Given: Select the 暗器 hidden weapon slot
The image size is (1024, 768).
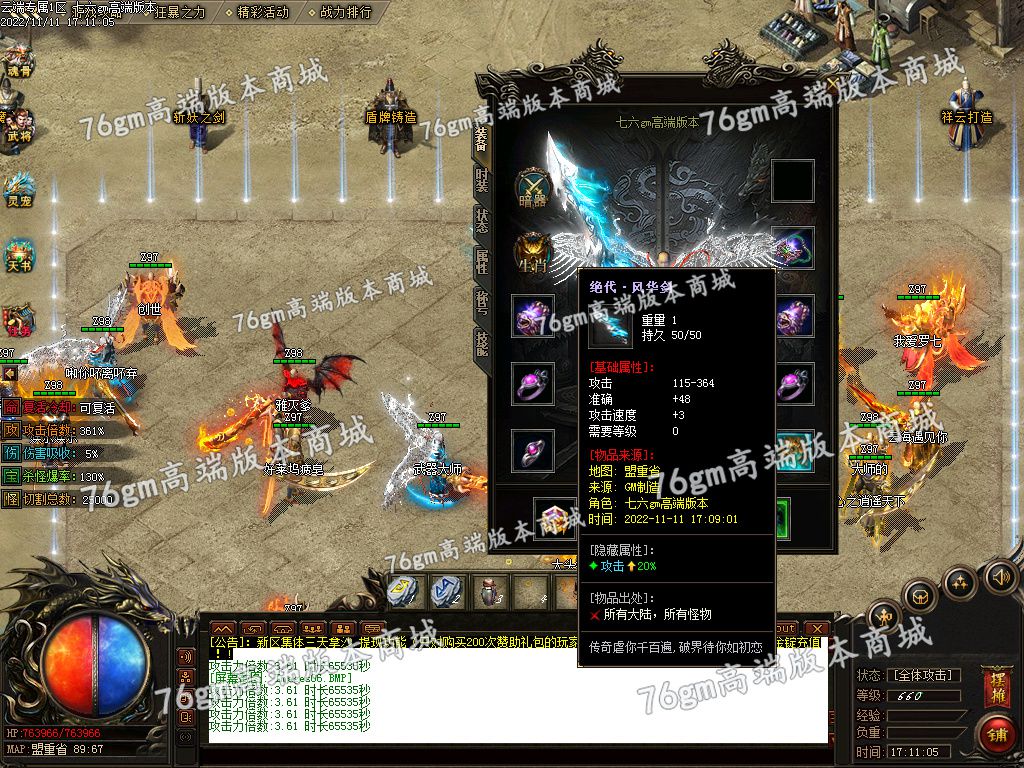Looking at the screenshot, I should click(x=533, y=186).
